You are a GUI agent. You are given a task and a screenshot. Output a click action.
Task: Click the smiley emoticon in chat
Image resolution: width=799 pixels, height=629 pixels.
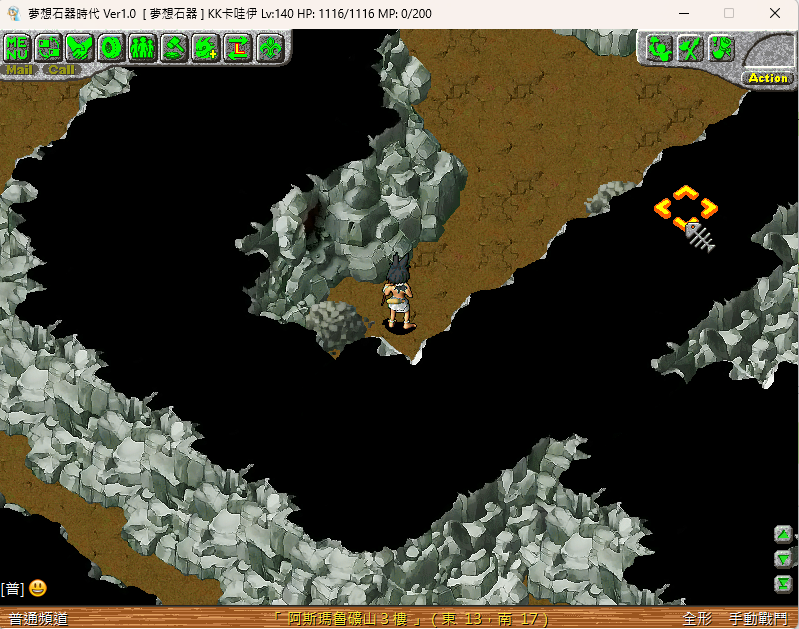coord(38,588)
